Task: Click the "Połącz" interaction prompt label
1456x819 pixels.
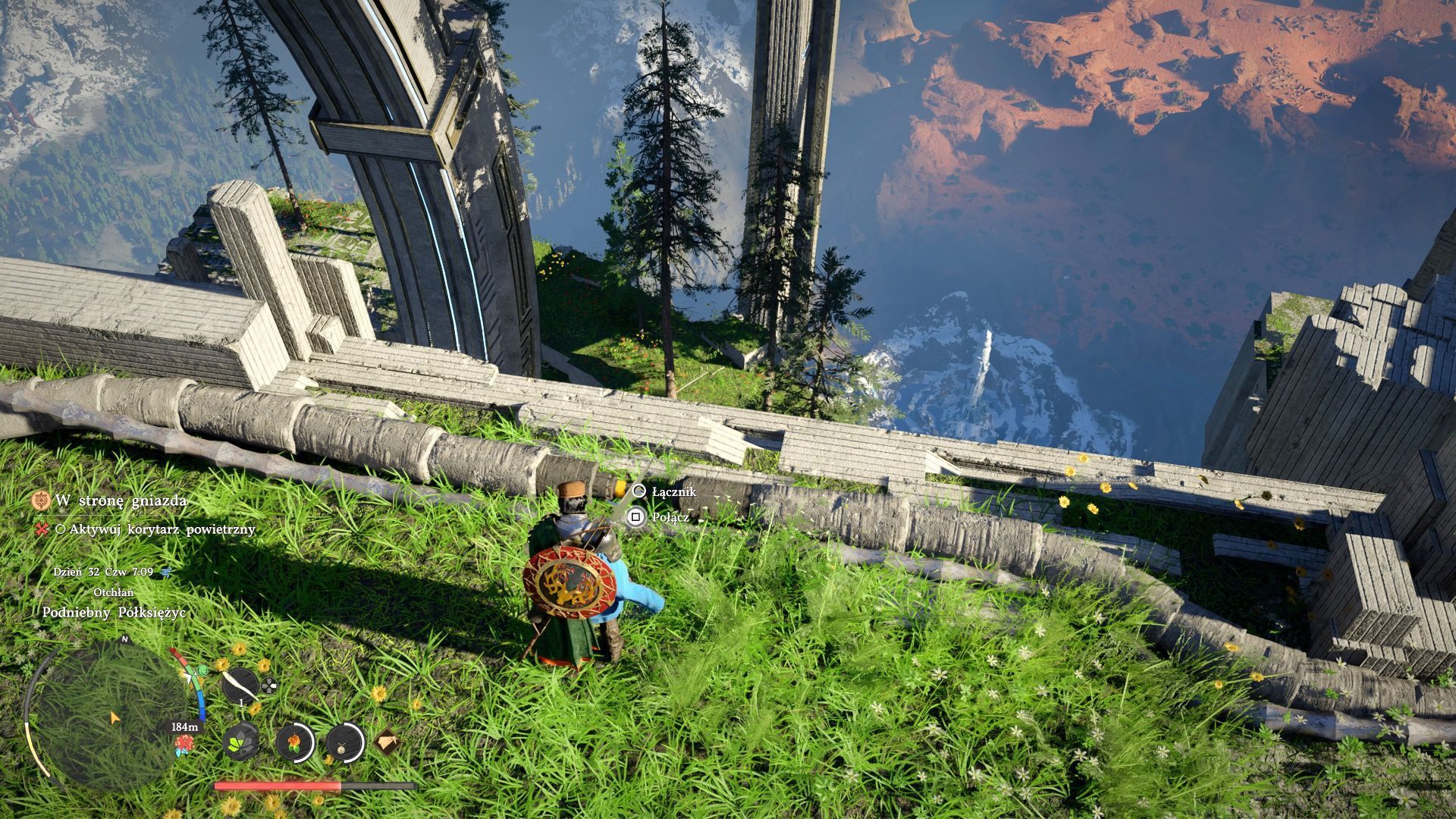Action: 670,517
